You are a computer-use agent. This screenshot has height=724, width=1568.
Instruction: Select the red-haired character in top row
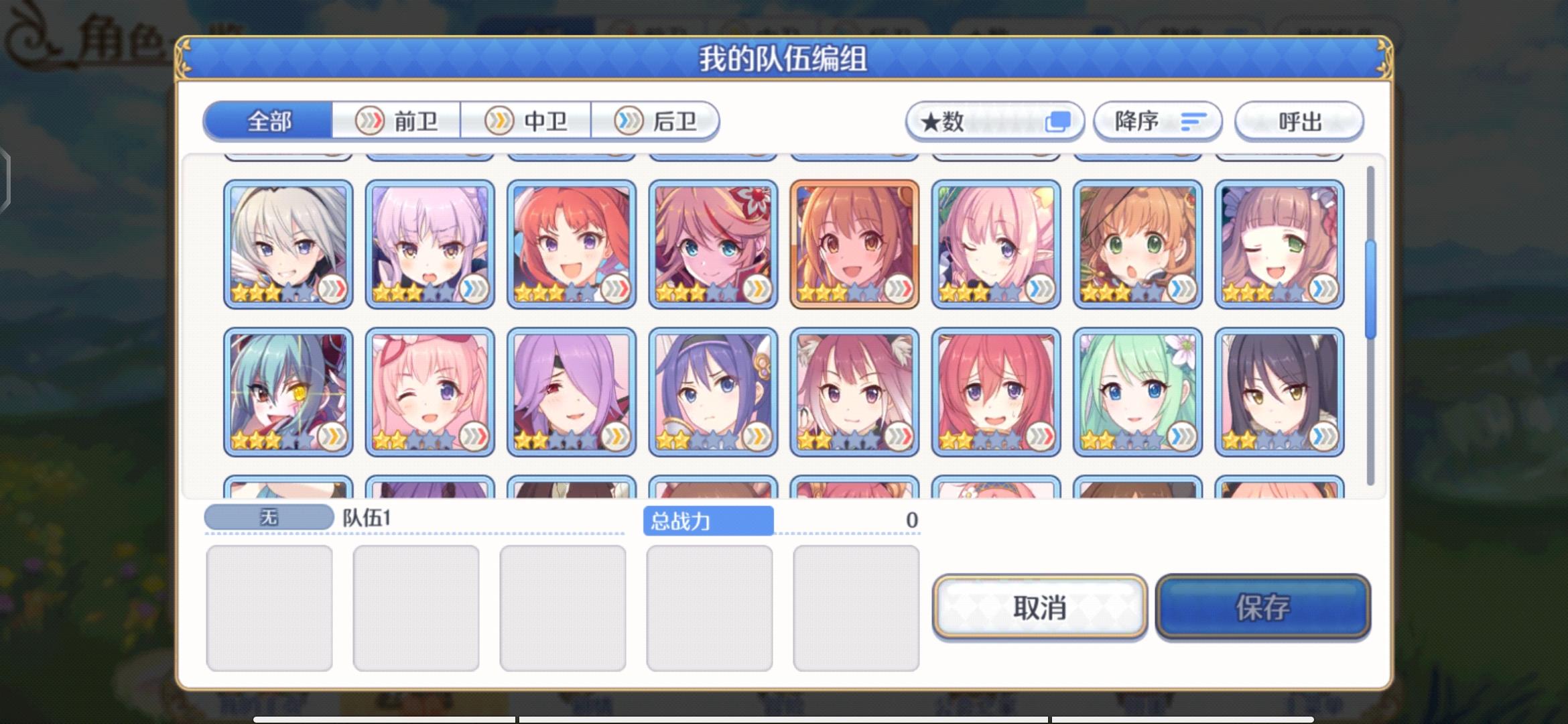[x=572, y=243]
